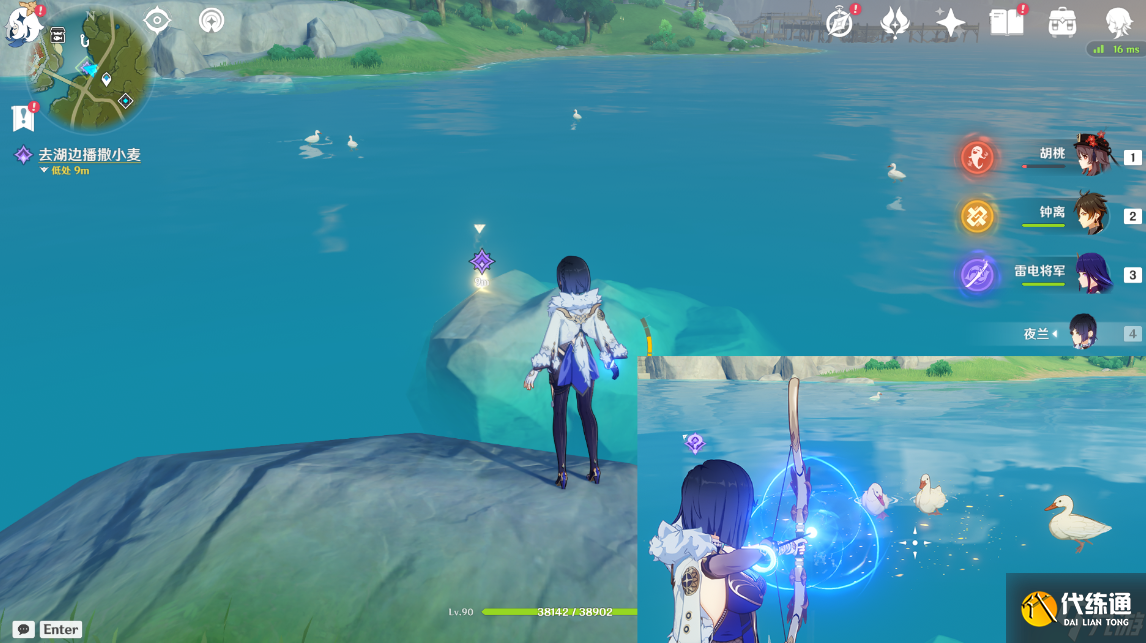
Task: Open the Adventurer Handbook book icon
Action: 1006,22
